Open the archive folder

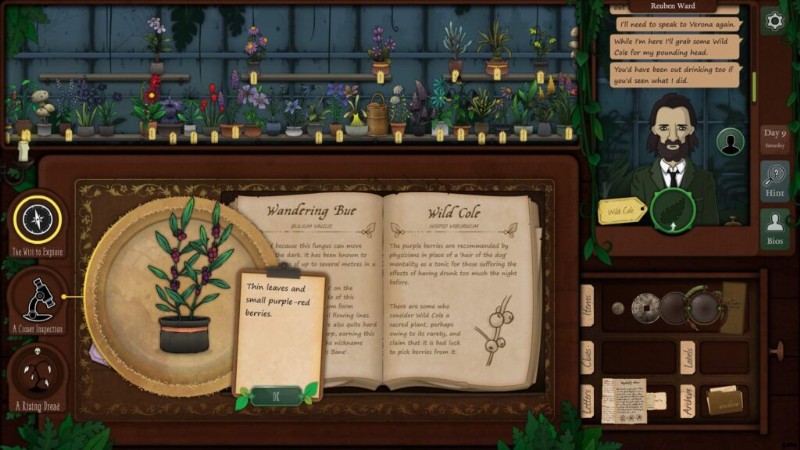coord(725,399)
